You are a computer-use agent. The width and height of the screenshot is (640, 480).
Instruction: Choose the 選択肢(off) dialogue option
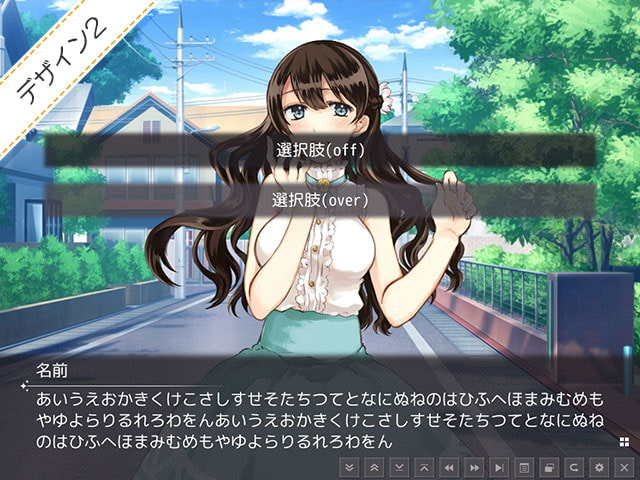[320, 150]
